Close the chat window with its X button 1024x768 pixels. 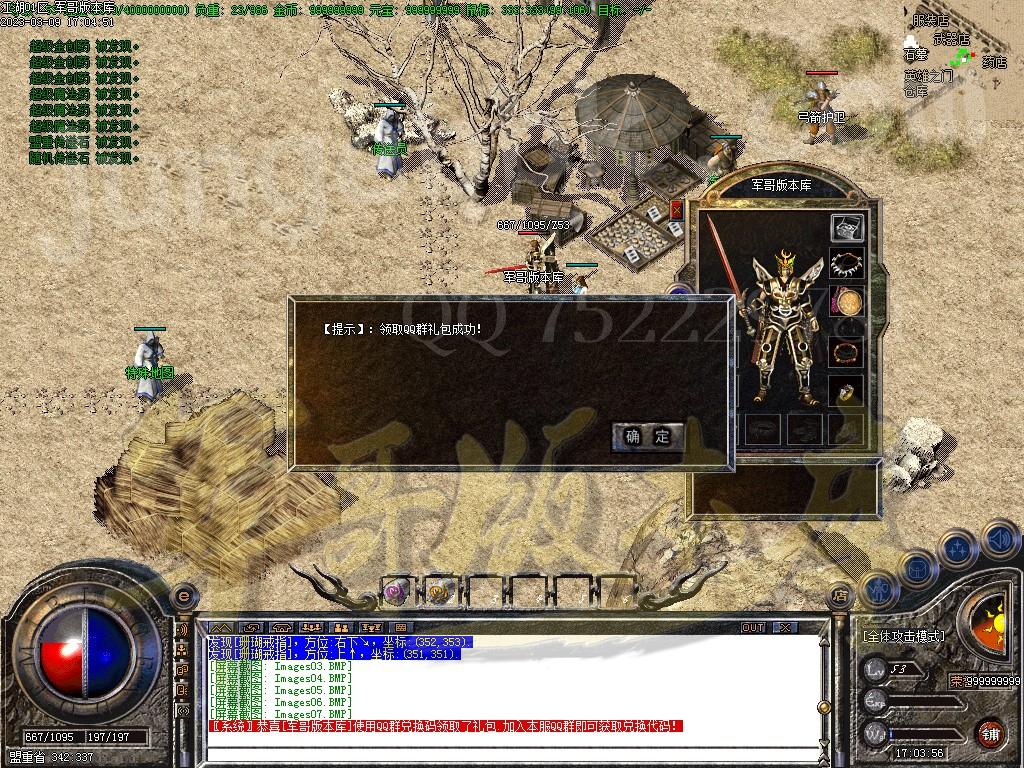click(x=785, y=628)
